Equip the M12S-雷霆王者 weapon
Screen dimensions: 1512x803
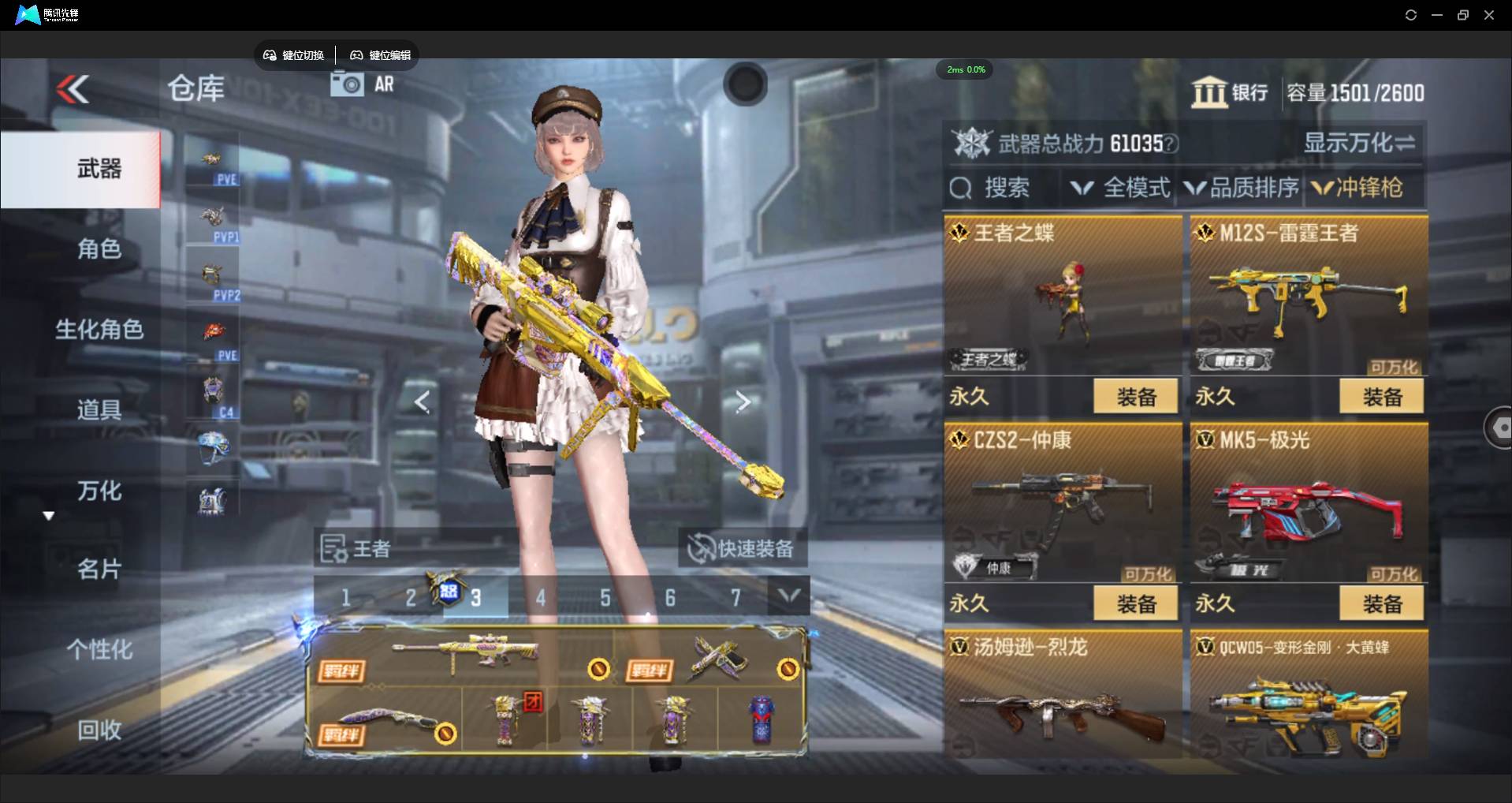tap(1381, 397)
